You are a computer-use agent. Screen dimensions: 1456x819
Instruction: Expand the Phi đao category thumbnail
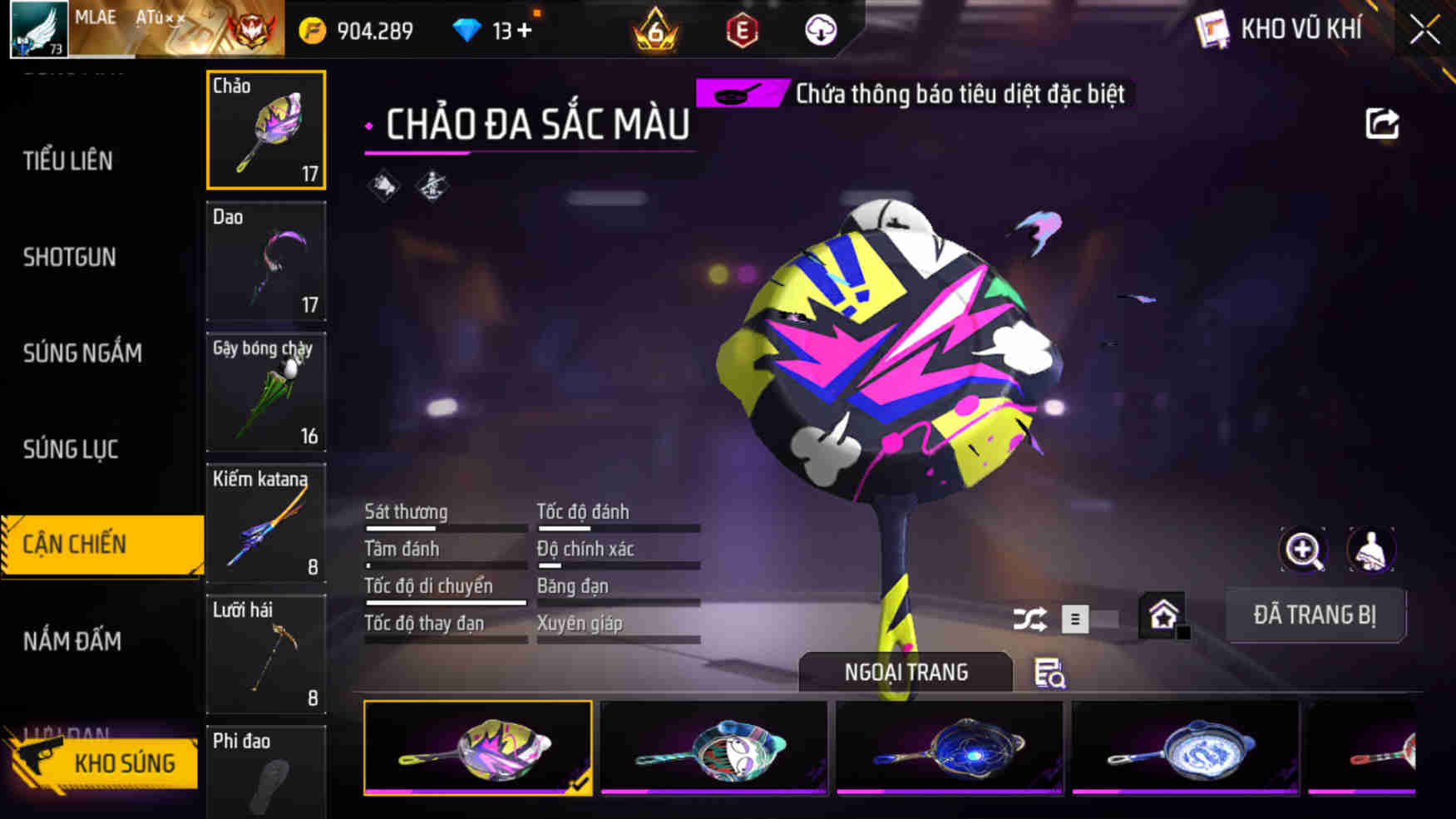pos(264,773)
